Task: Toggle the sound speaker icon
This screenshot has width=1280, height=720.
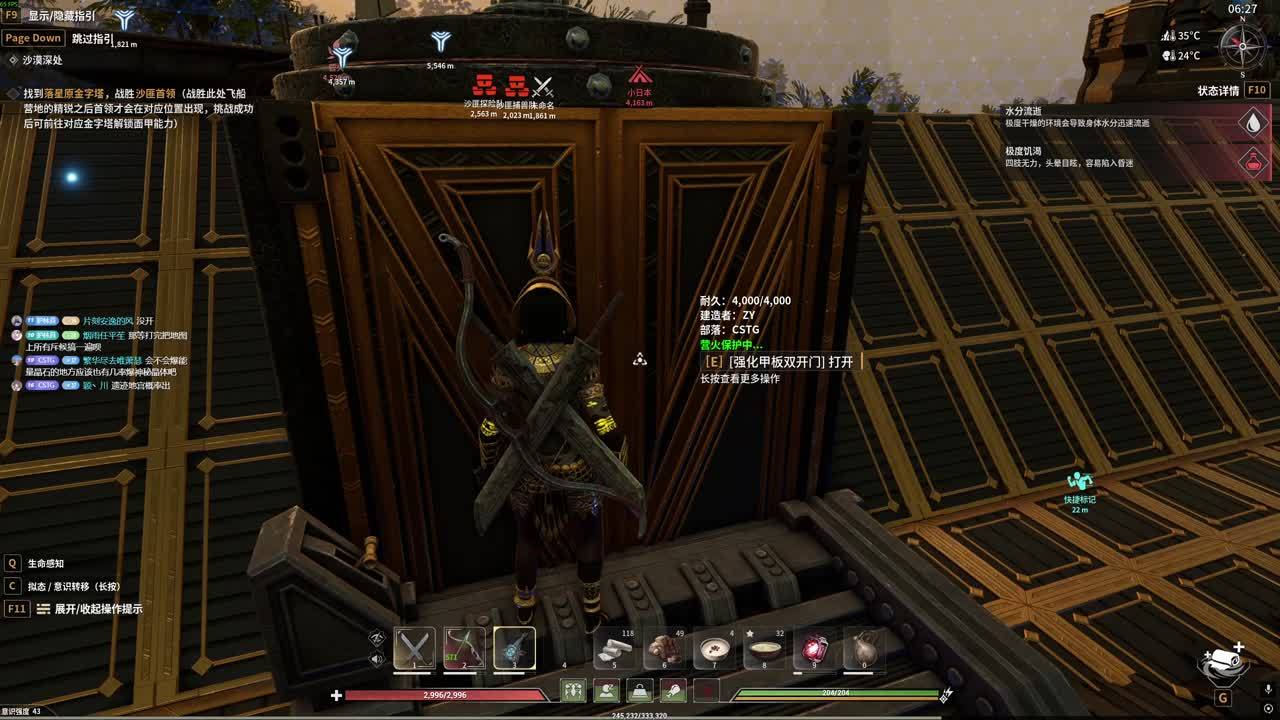Action: click(377, 659)
